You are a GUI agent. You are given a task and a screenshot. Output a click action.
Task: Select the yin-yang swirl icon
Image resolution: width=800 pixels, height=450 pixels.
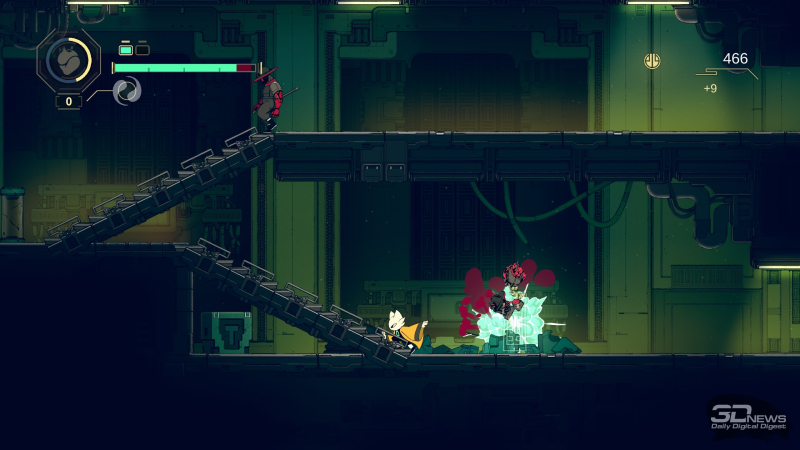point(127,92)
